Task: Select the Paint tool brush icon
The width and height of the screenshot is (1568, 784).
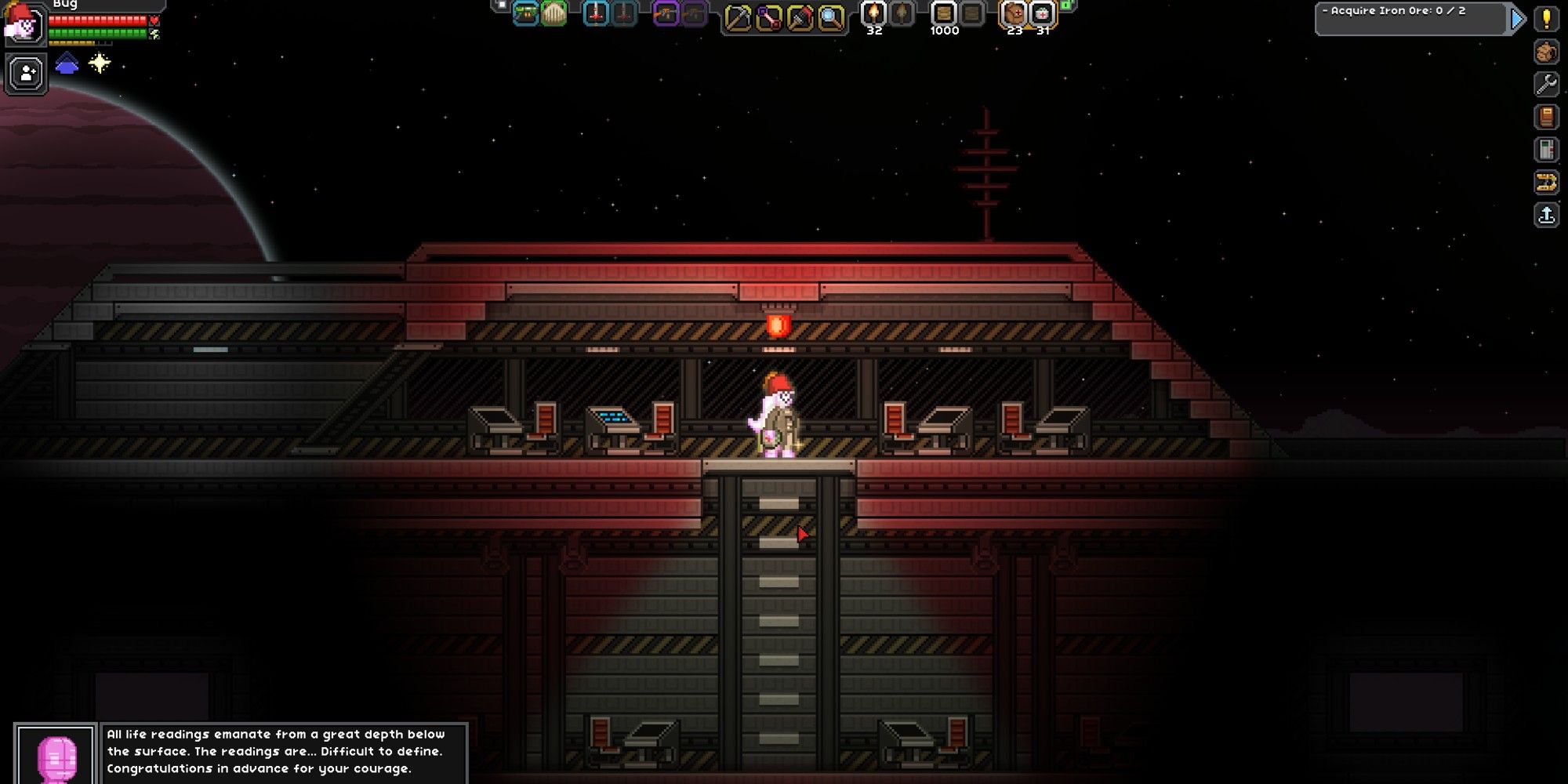Action: (x=797, y=16)
